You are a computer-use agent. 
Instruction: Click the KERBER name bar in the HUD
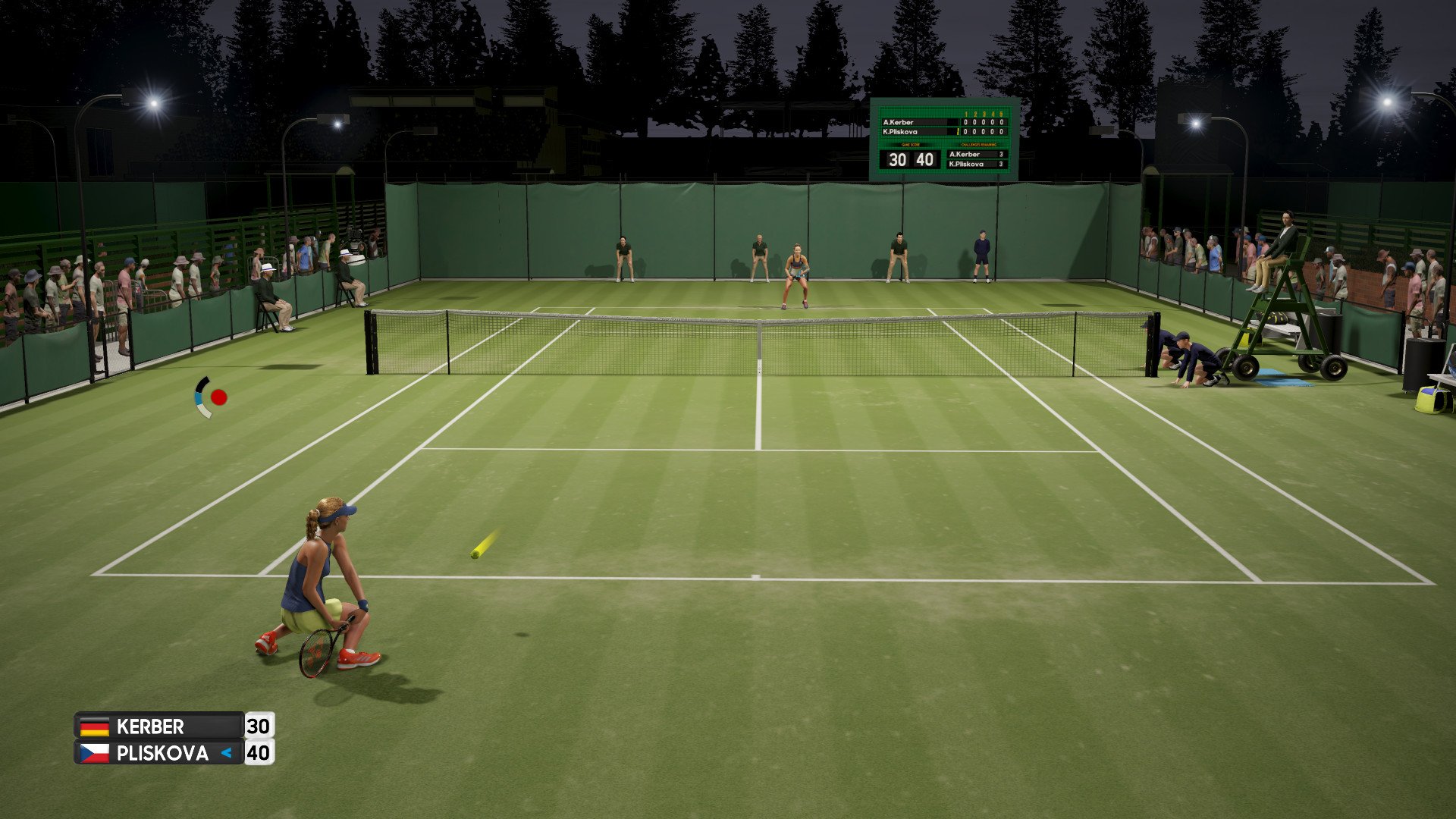(x=152, y=726)
